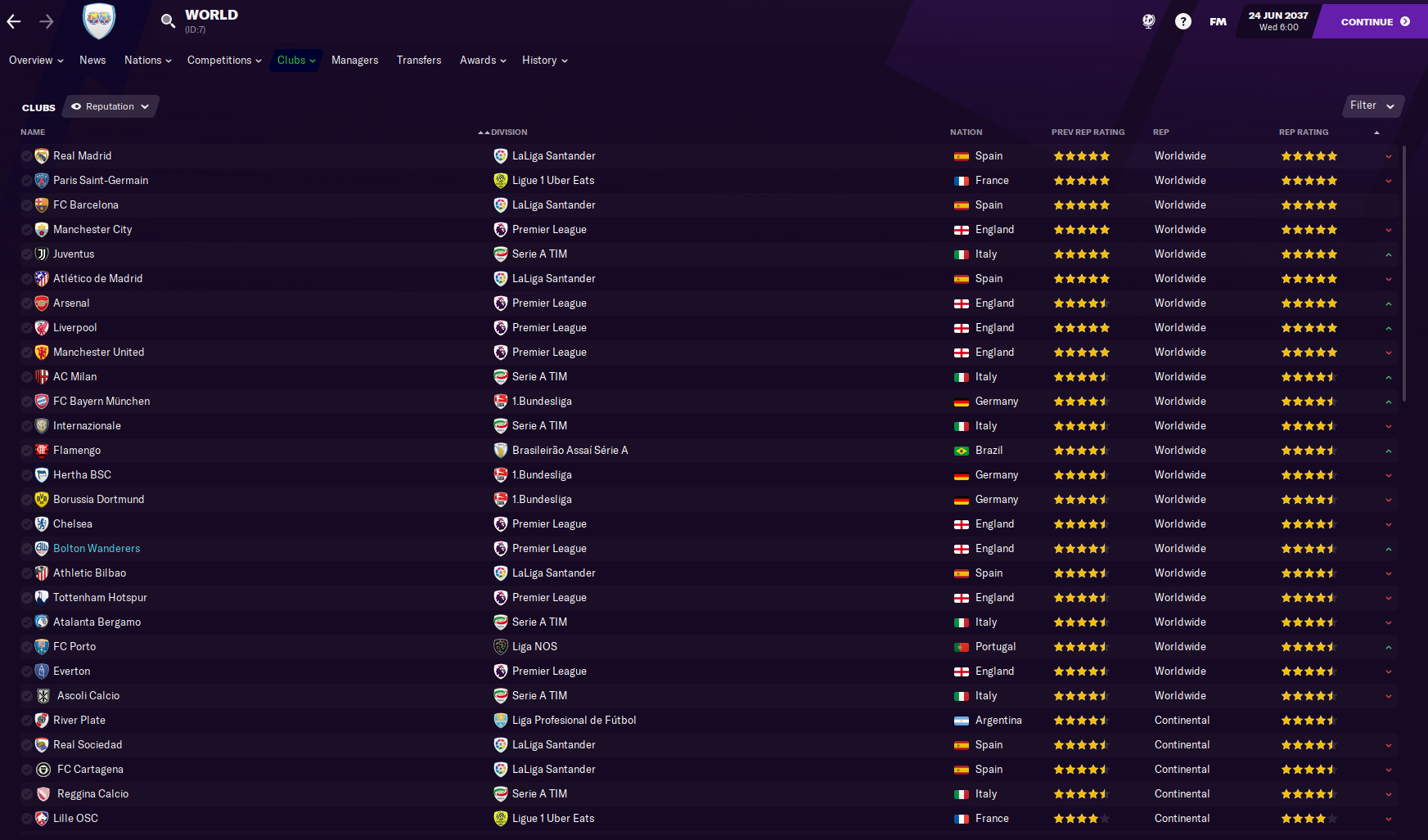This screenshot has height=840, width=1428.
Task: Open the Competitions dropdown
Action: [x=224, y=61]
